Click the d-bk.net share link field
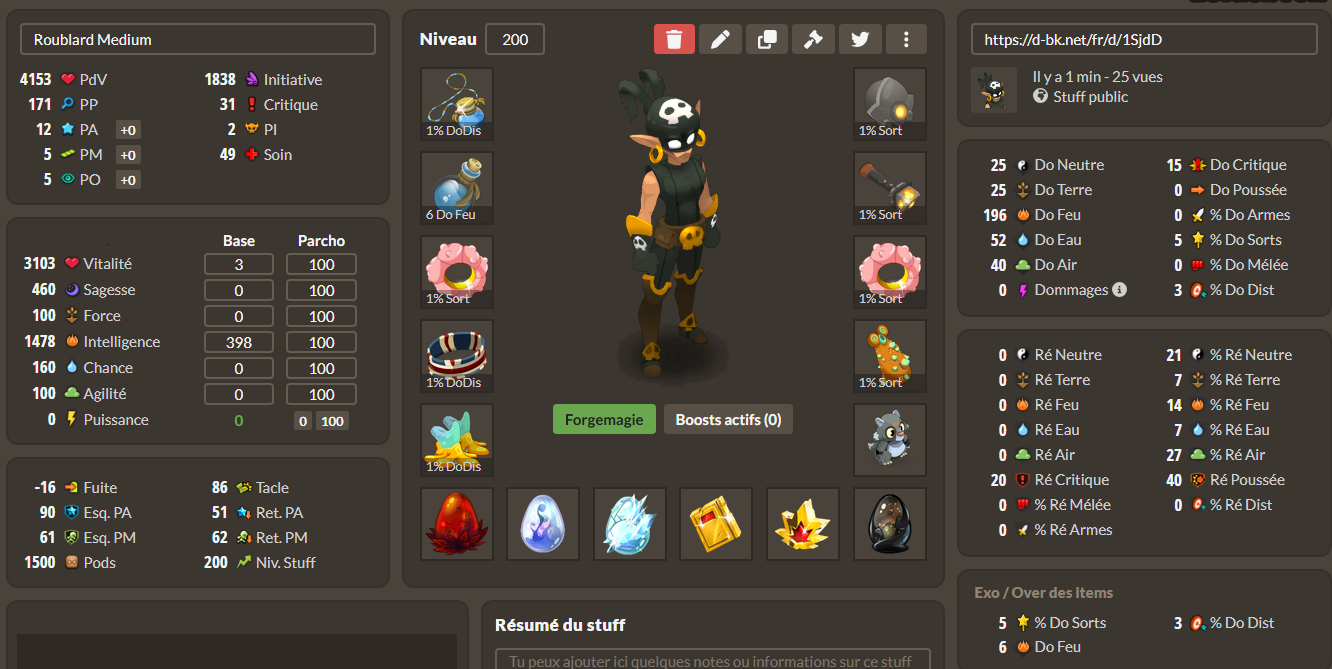The height and width of the screenshot is (669, 1332). [x=1144, y=40]
